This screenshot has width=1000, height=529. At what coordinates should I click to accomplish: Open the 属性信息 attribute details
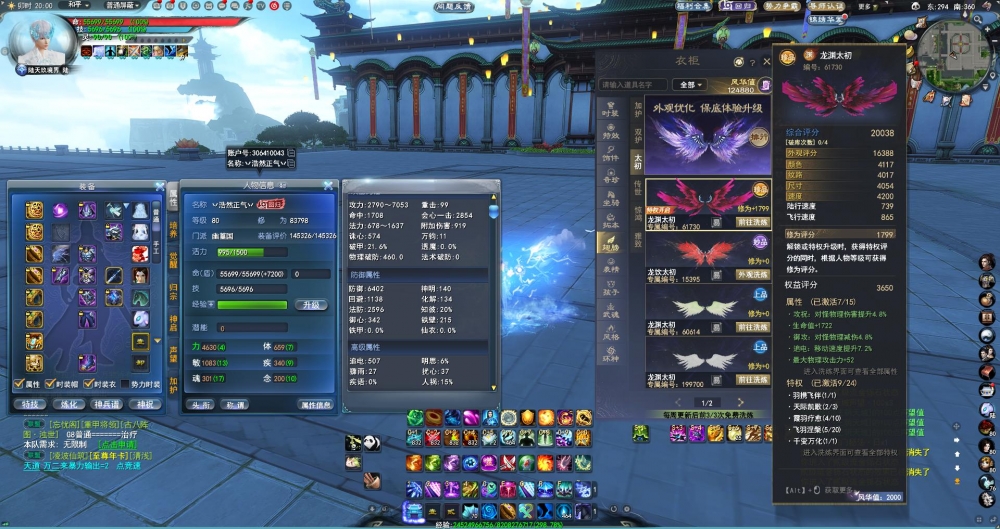coord(316,405)
